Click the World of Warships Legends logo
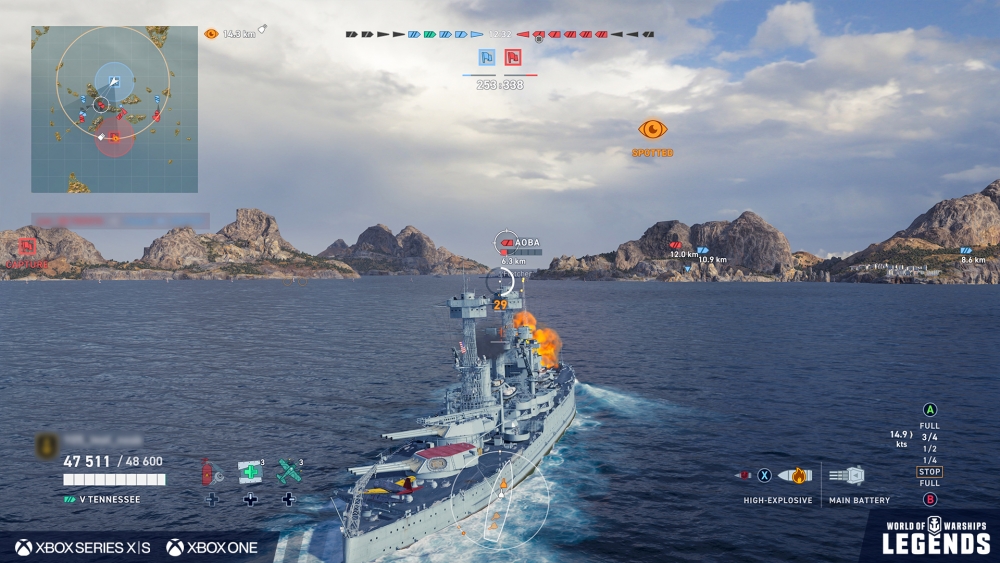The width and height of the screenshot is (1000, 563). coord(935,536)
